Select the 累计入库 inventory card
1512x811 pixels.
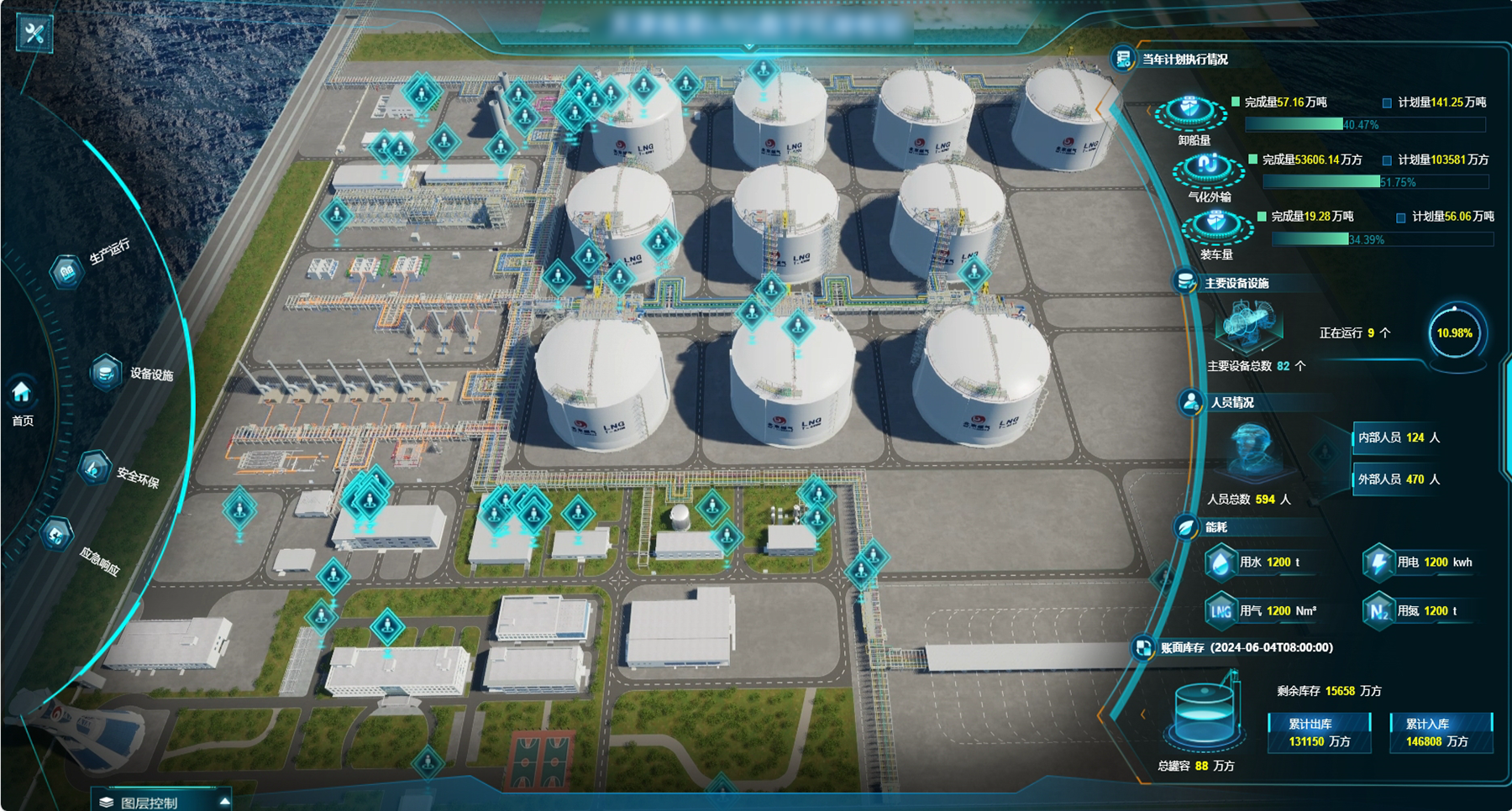pyautogui.click(x=1441, y=733)
